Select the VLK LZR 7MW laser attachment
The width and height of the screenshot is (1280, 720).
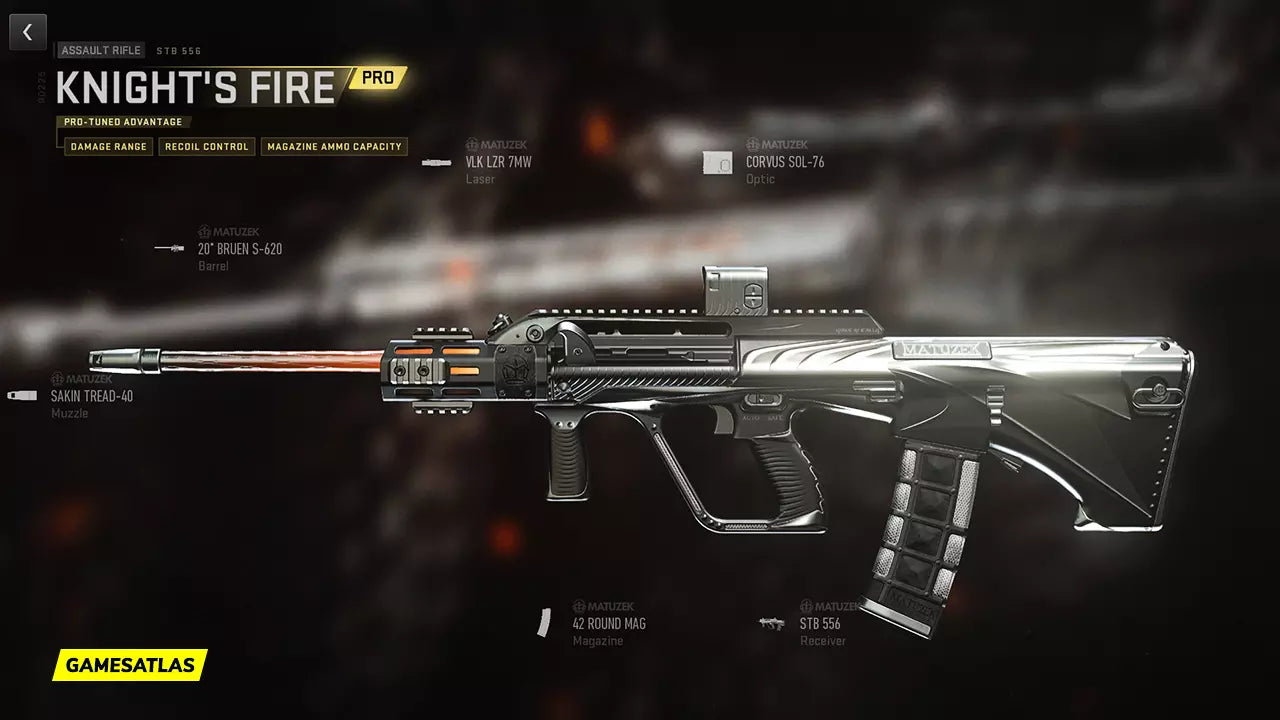pyautogui.click(x=497, y=162)
